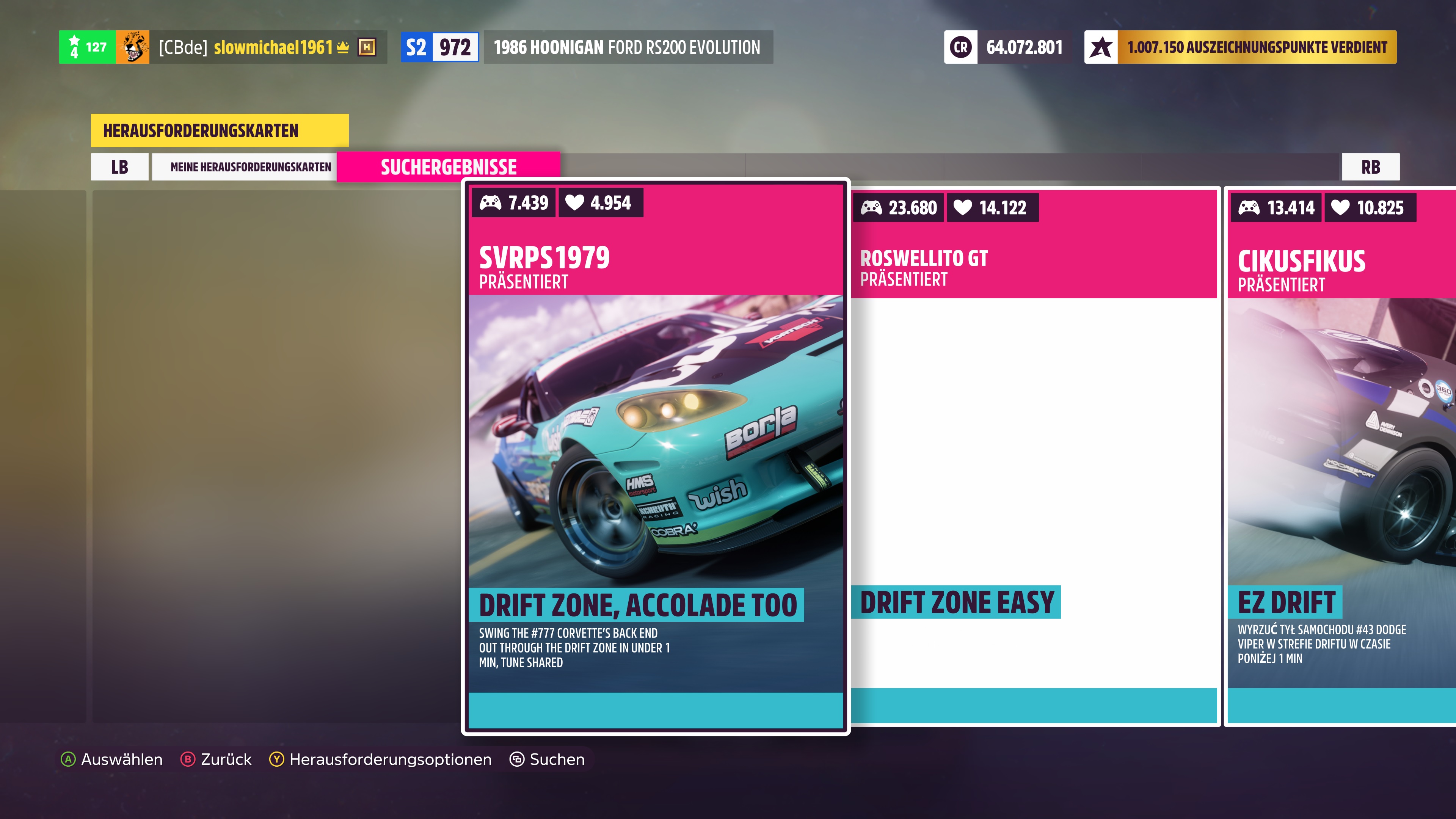1456x819 pixels.
Task: Click the crown icon after slowmichael1961
Action: 343,48
